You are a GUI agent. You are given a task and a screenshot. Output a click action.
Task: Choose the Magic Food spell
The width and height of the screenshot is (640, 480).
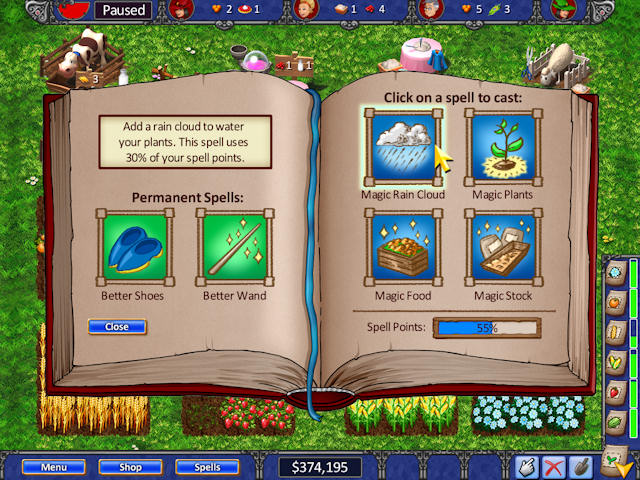coord(406,247)
